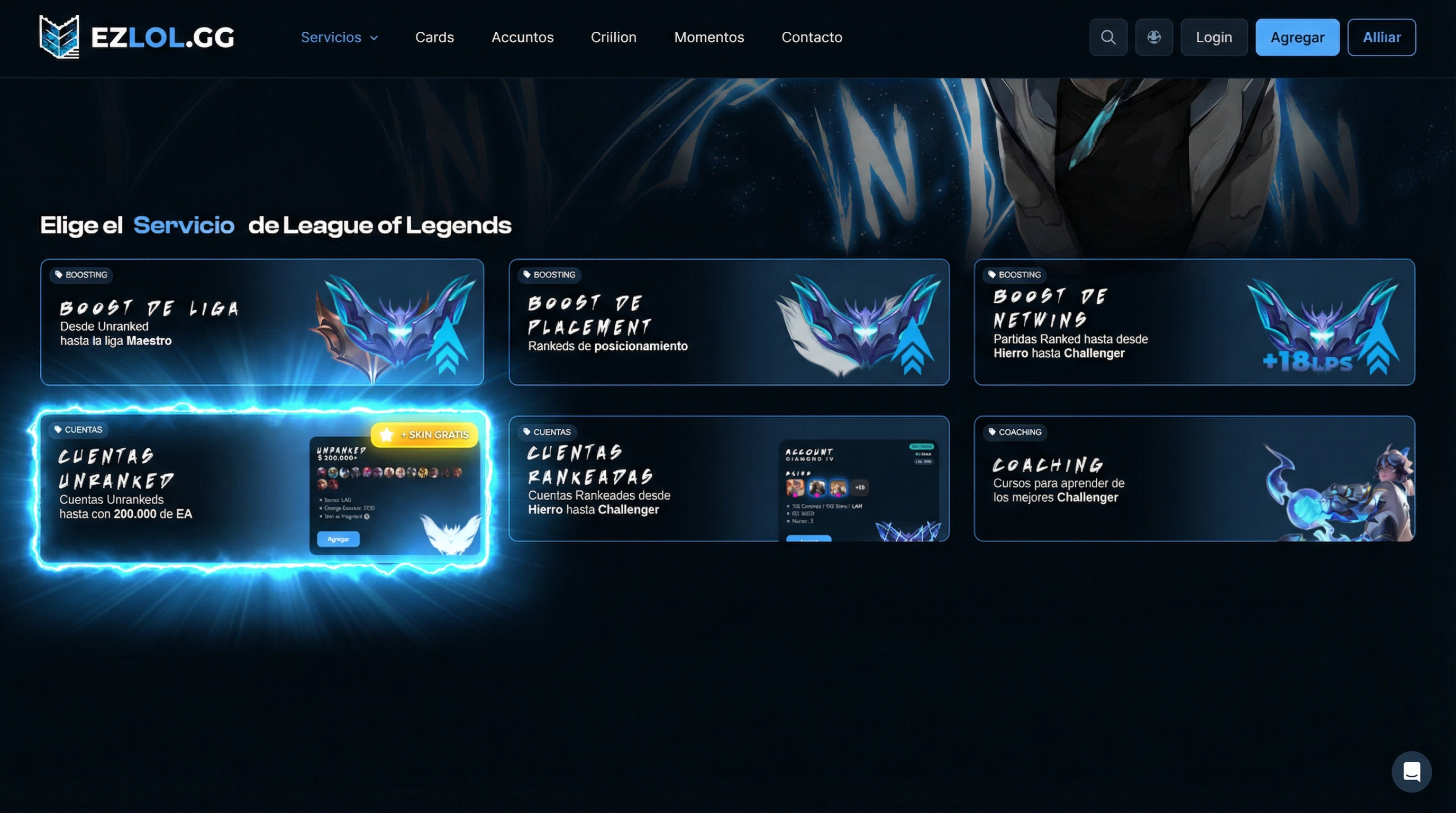This screenshot has width=1456, height=813.
Task: Click the globe language icon in the navbar
Action: (x=1154, y=37)
